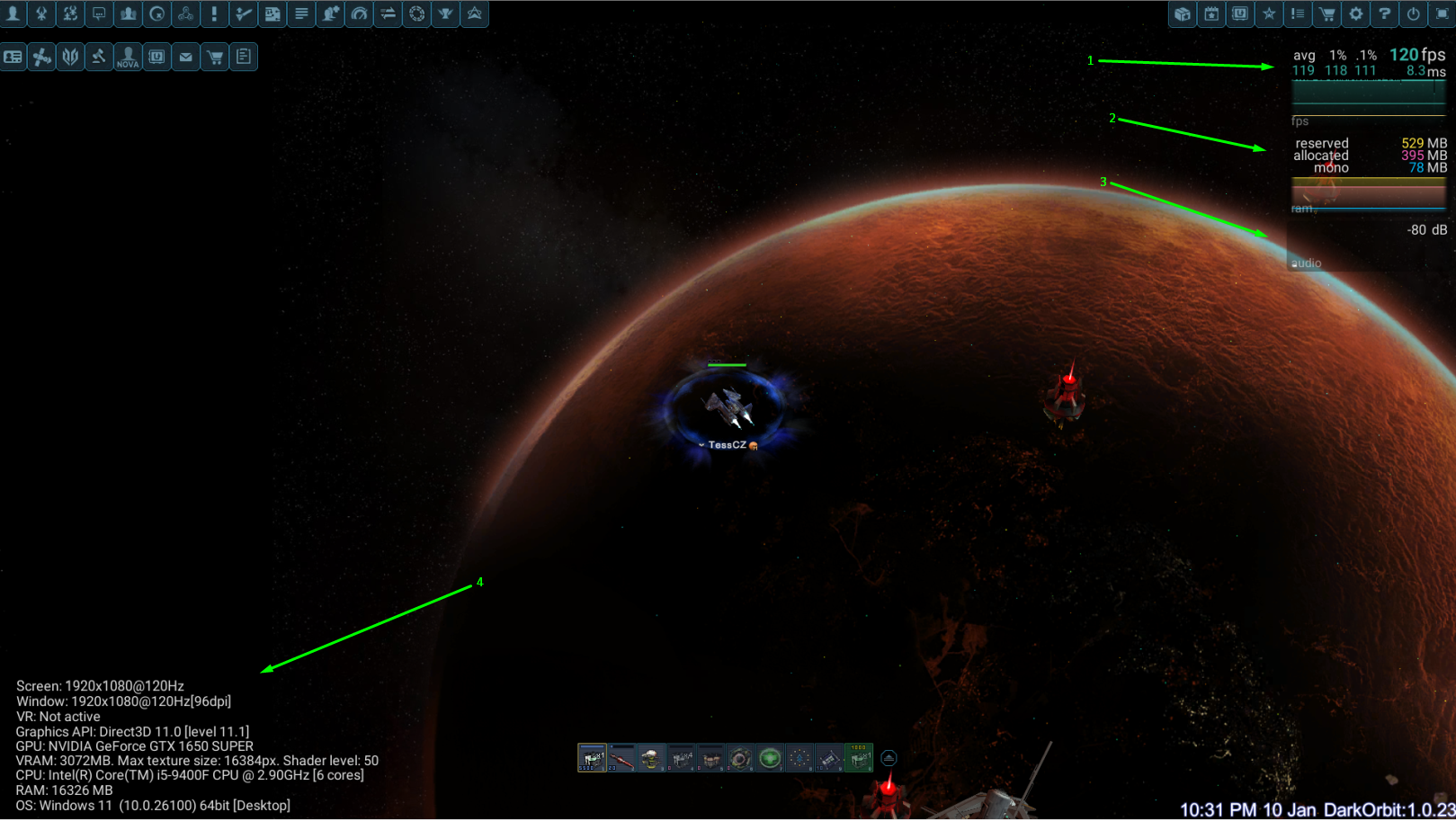Click the NOVA pilot button
The width and height of the screenshot is (1456, 821).
click(x=128, y=57)
